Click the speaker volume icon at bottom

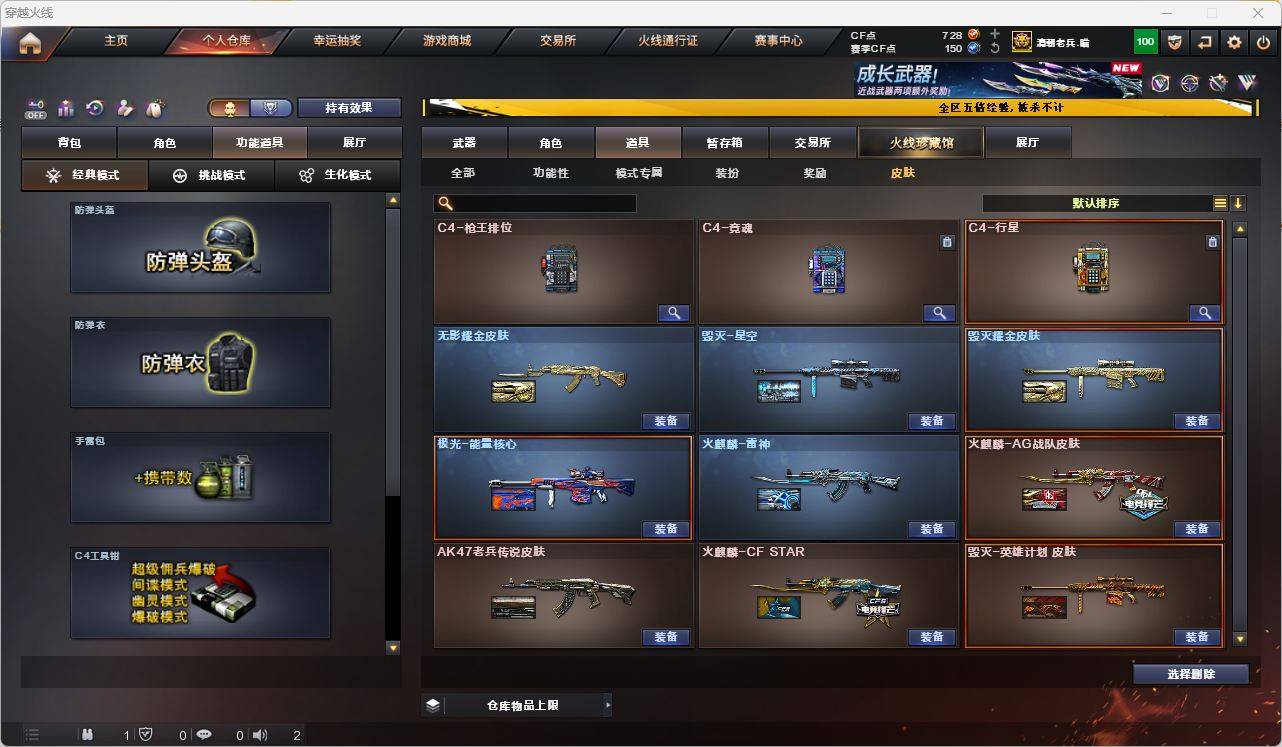259,734
